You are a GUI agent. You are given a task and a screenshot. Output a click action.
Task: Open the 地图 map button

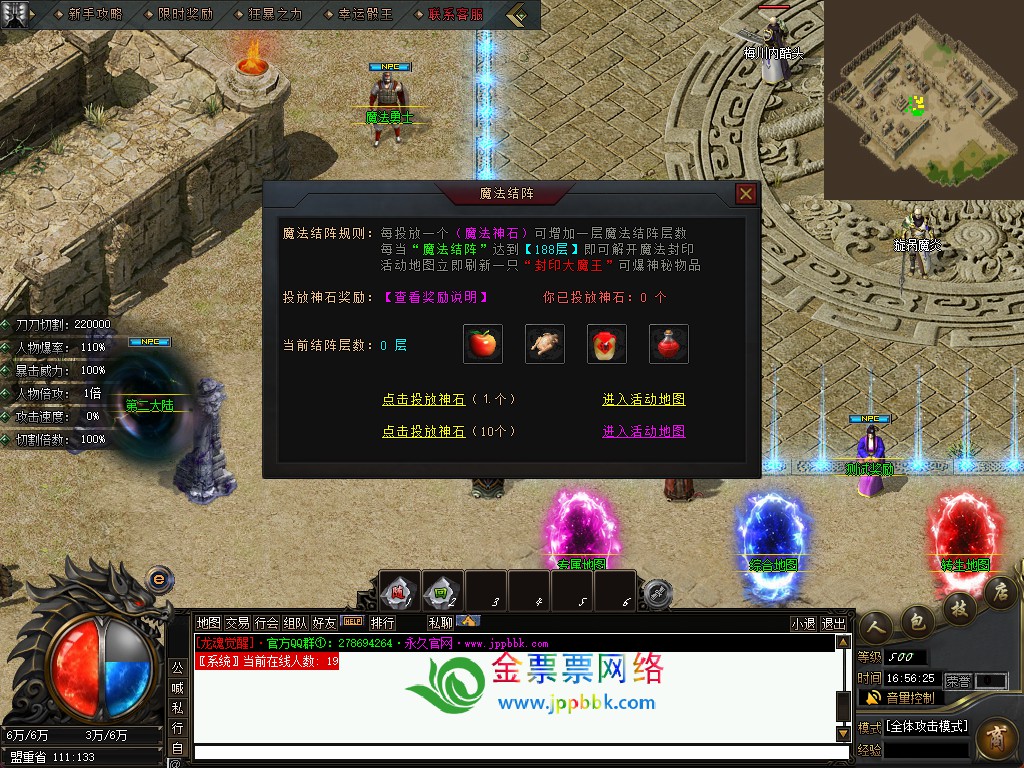coord(208,623)
